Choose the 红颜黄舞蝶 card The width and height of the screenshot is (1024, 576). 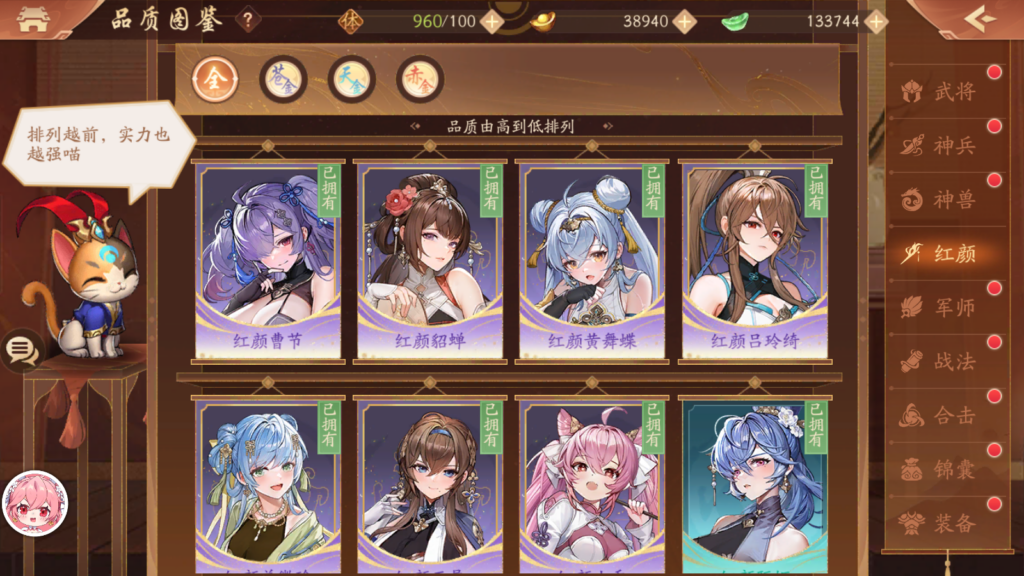click(x=592, y=260)
